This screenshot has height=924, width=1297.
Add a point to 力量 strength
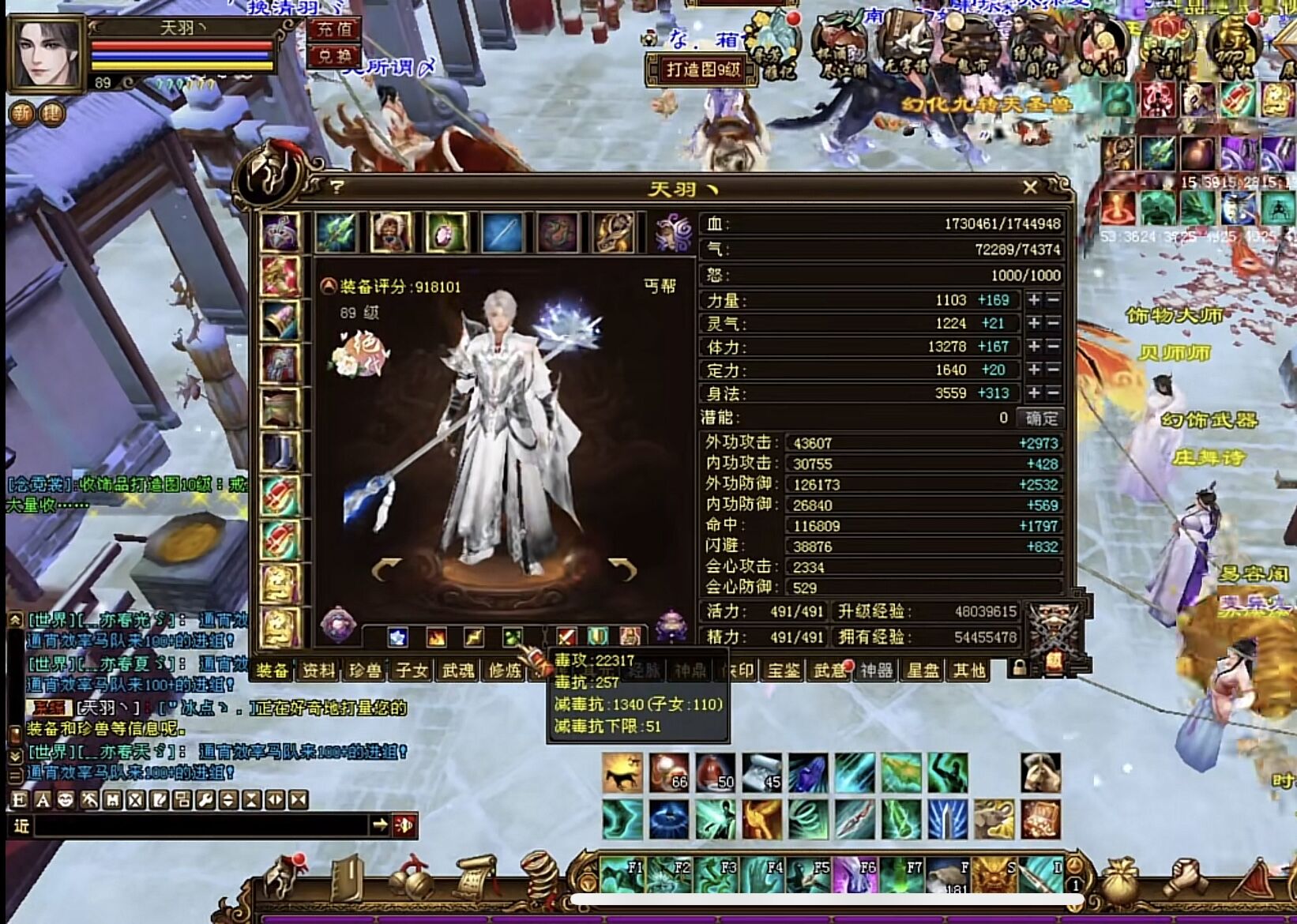point(1034,300)
